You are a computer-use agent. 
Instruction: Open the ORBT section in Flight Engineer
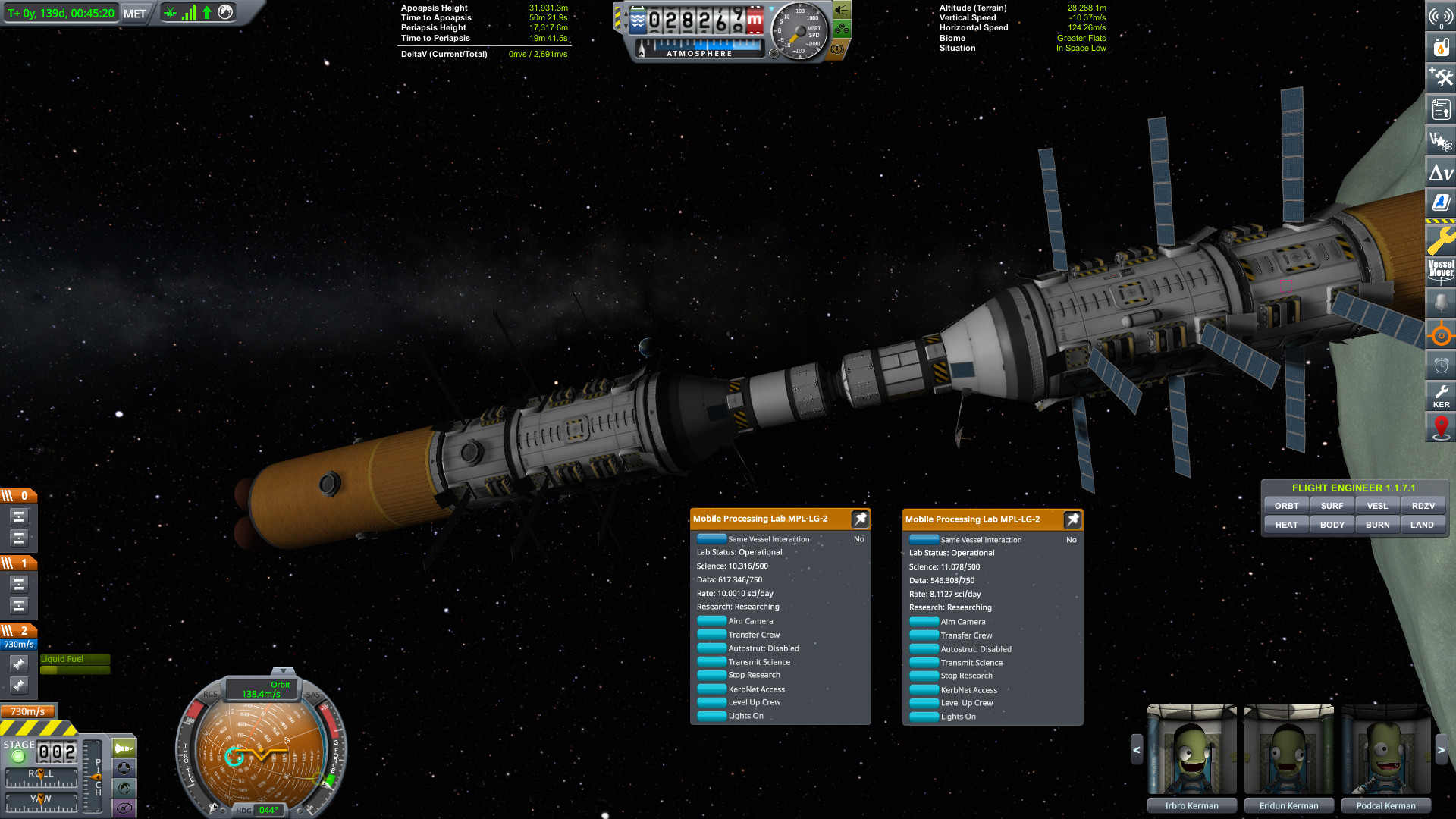[1286, 506]
